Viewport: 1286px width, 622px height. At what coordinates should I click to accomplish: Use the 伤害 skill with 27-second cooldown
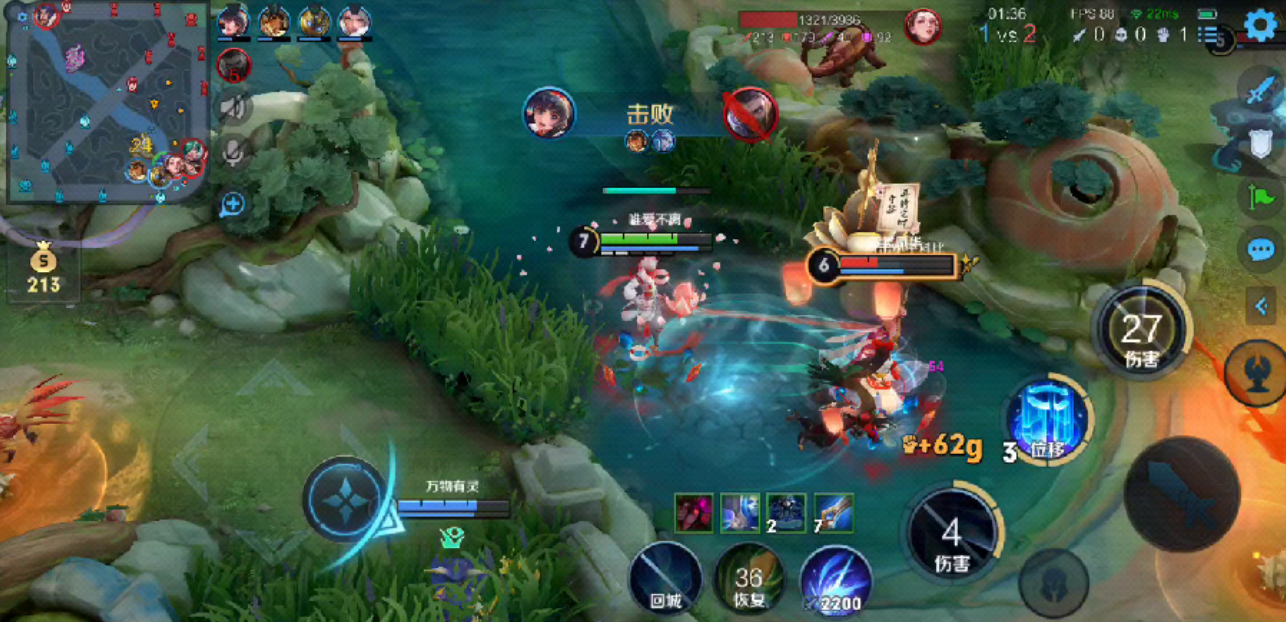point(1140,332)
